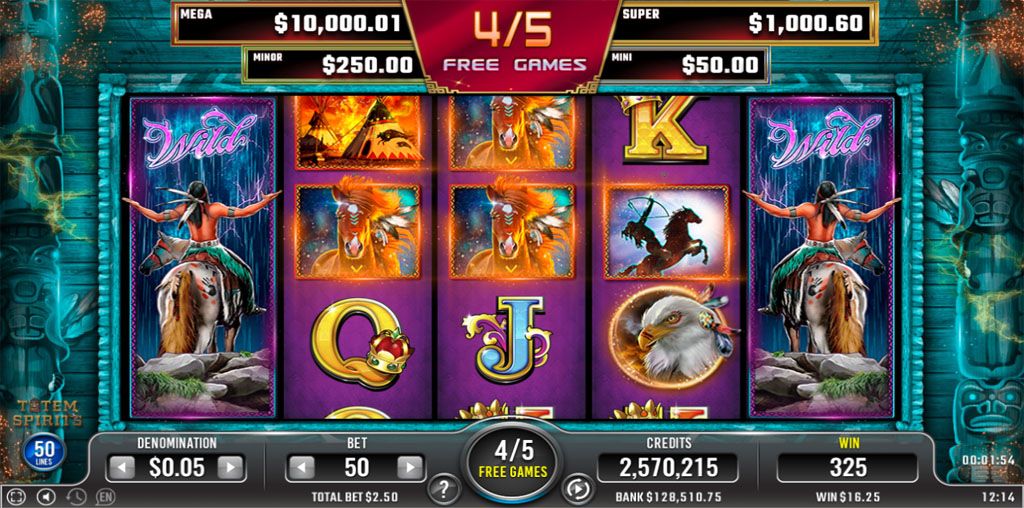Viewport: 1024px width, 508px height.
Task: Open the question mark help button
Action: click(443, 490)
